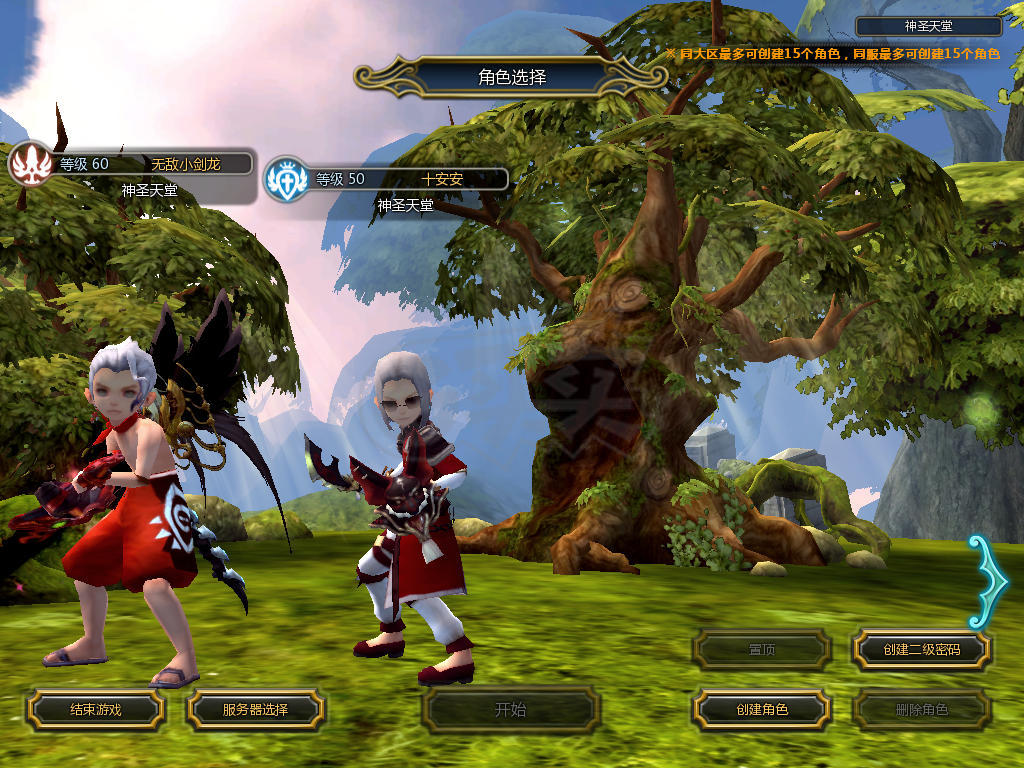
Task: Open 创建二级密码 secondary password setup
Action: pos(921,649)
